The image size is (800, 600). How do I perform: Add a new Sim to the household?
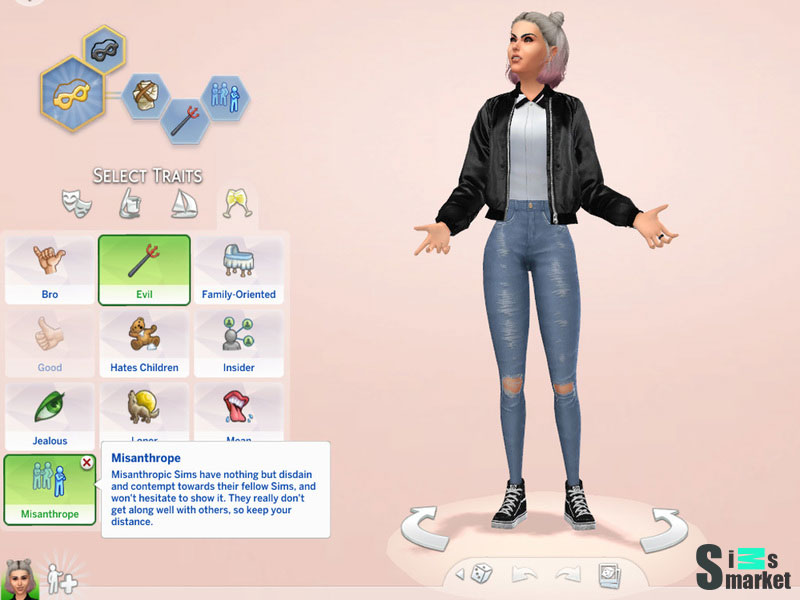60,577
